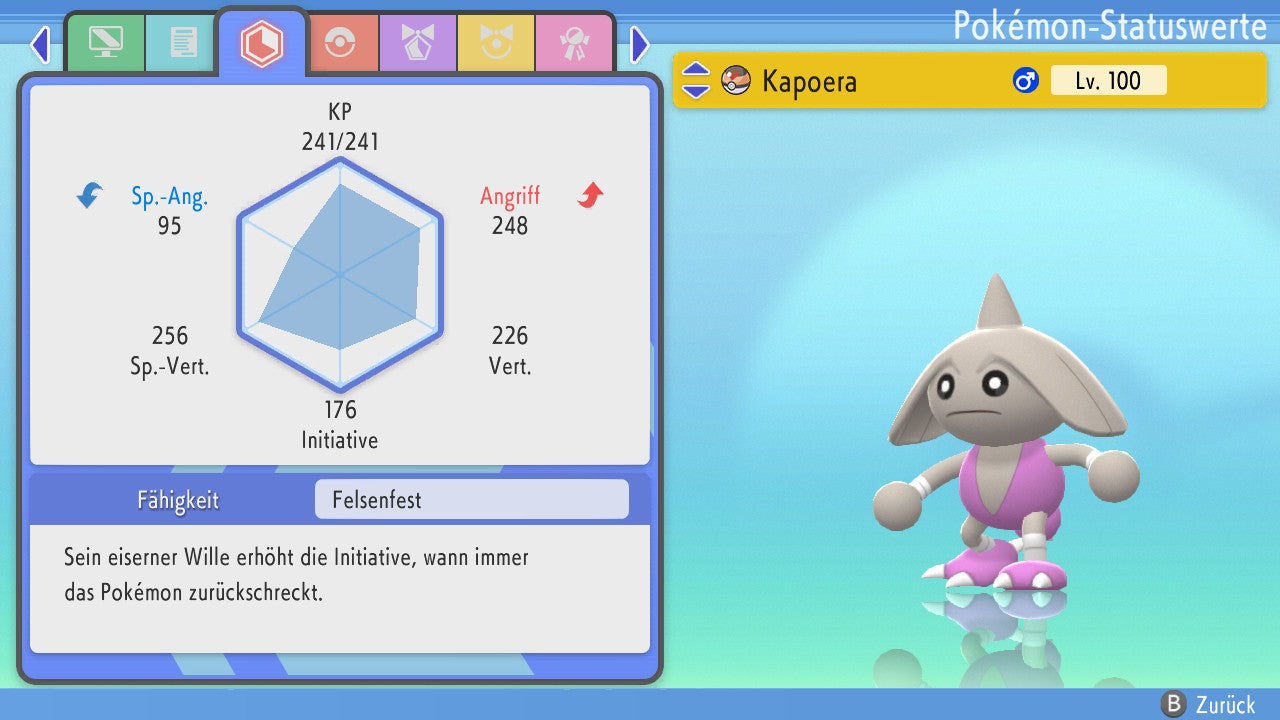Switch Pokémon with the up-down arrows by Kapoera
The width and height of the screenshot is (1280, 720).
pos(696,80)
